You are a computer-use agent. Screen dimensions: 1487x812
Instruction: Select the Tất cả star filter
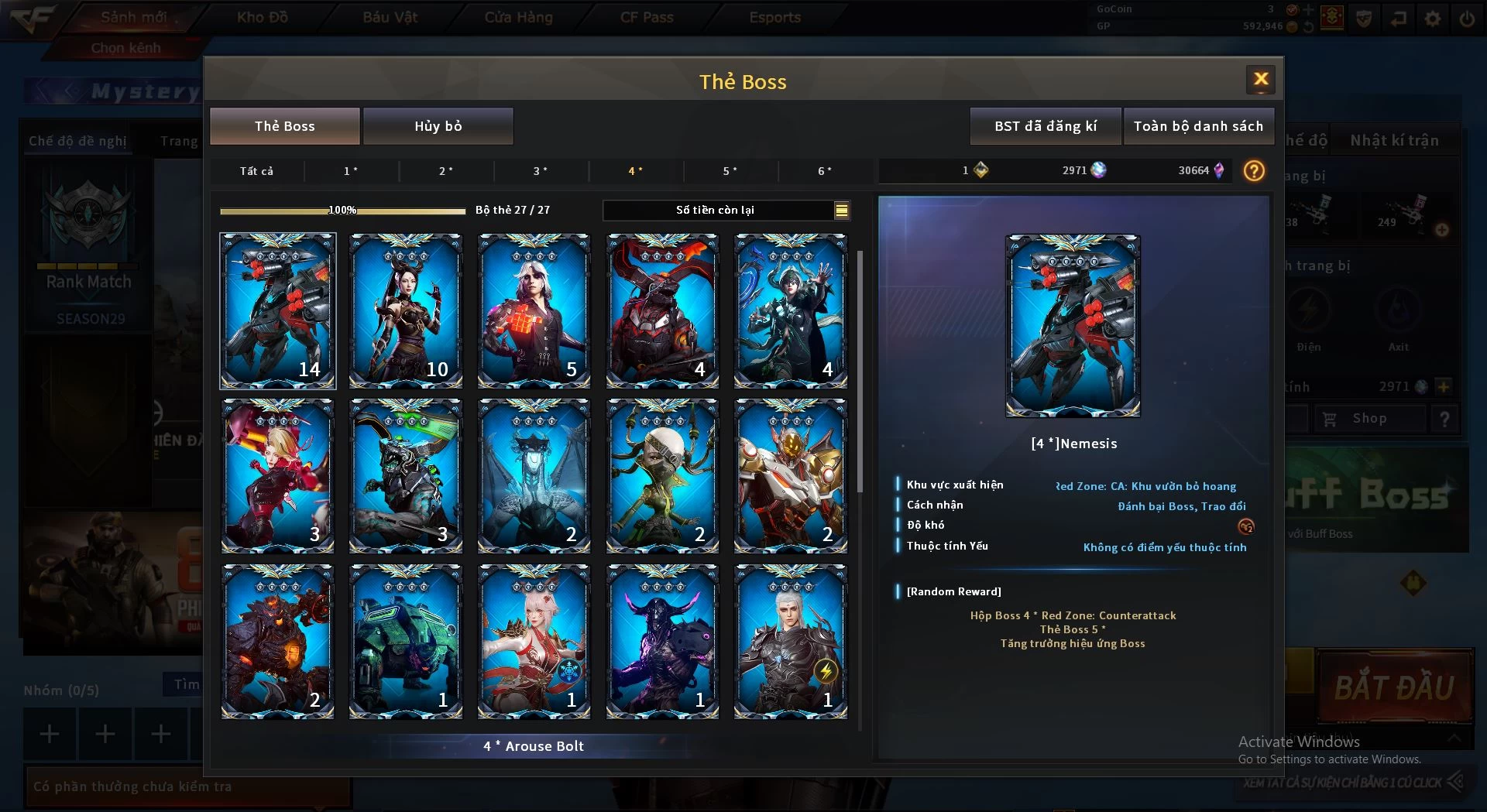click(256, 171)
